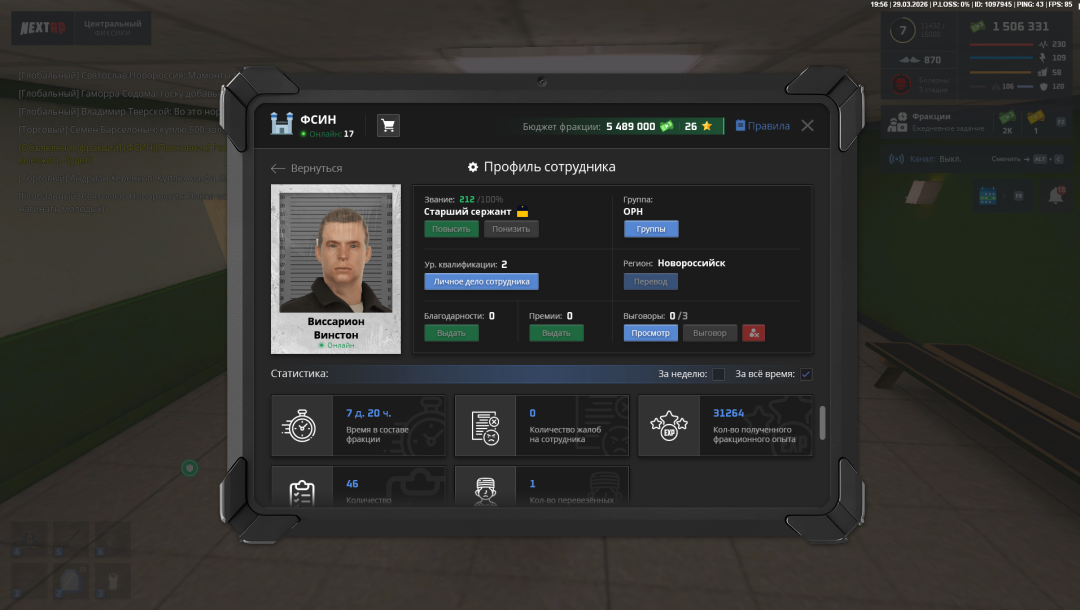The width and height of the screenshot is (1080, 610).
Task: Select the Время в составе фракции stat card
Action: coord(358,426)
